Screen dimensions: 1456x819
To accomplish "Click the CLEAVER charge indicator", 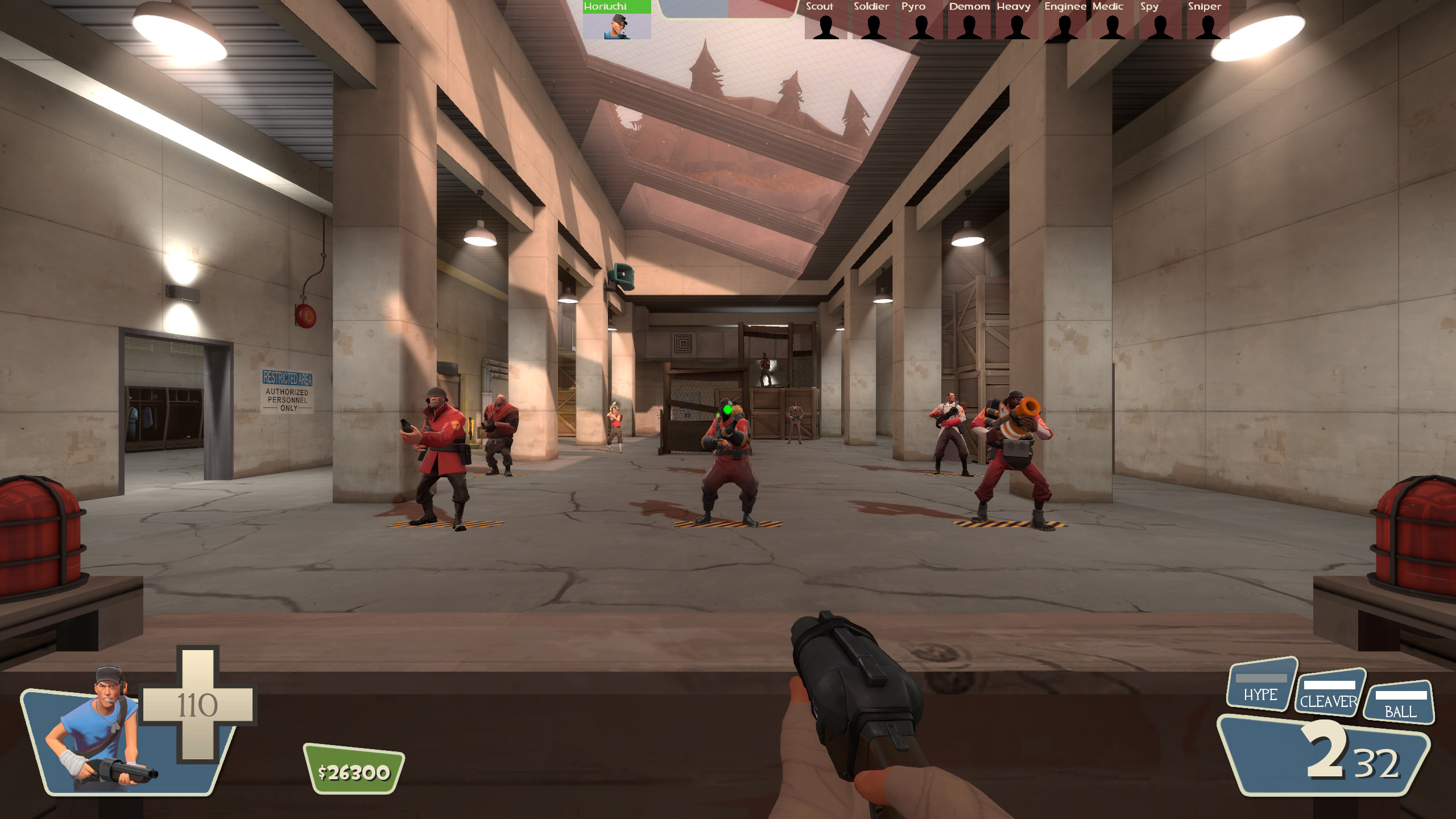I will pyautogui.click(x=1330, y=688).
